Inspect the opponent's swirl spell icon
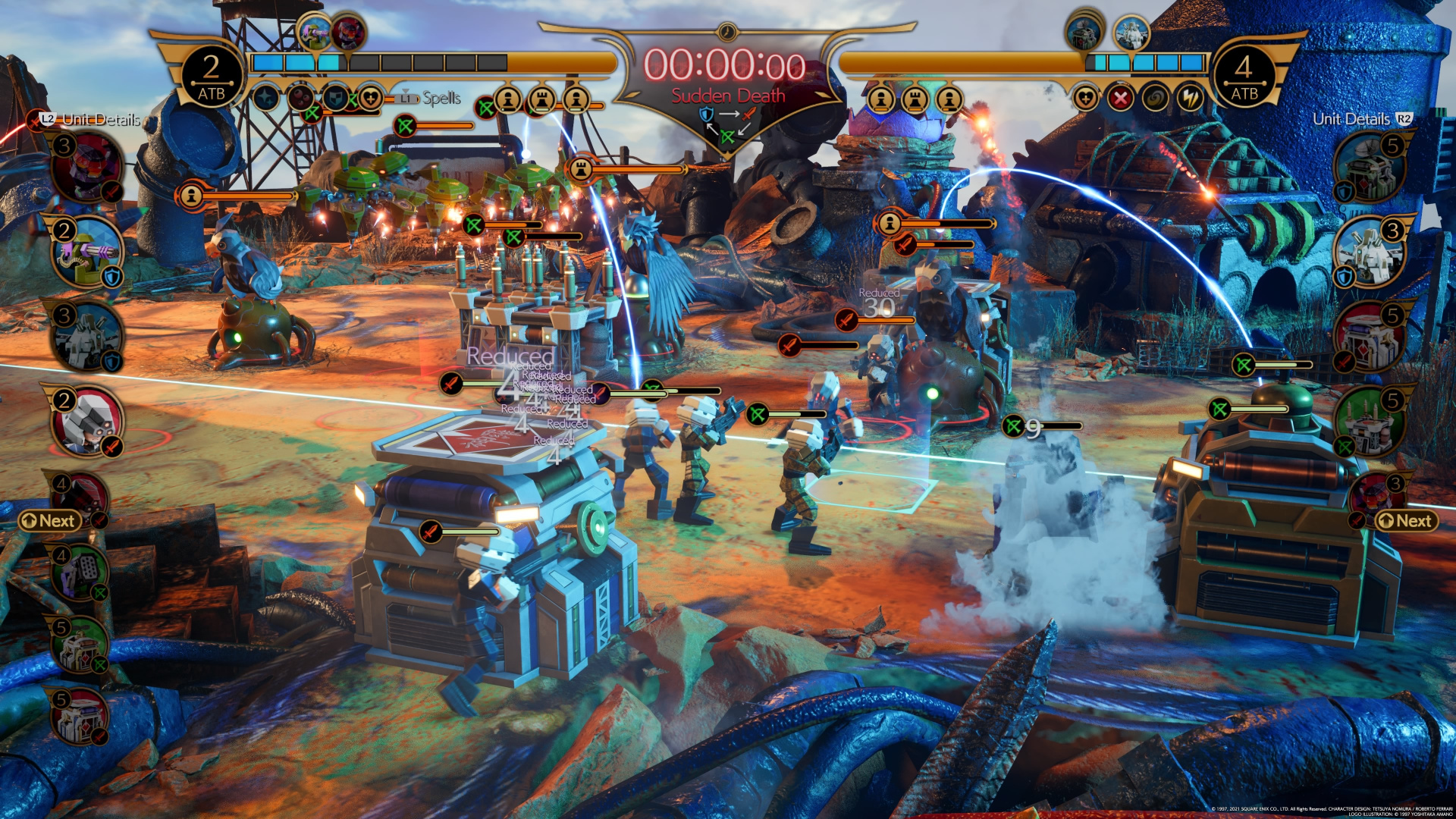1456x819 pixels. pos(1155,98)
